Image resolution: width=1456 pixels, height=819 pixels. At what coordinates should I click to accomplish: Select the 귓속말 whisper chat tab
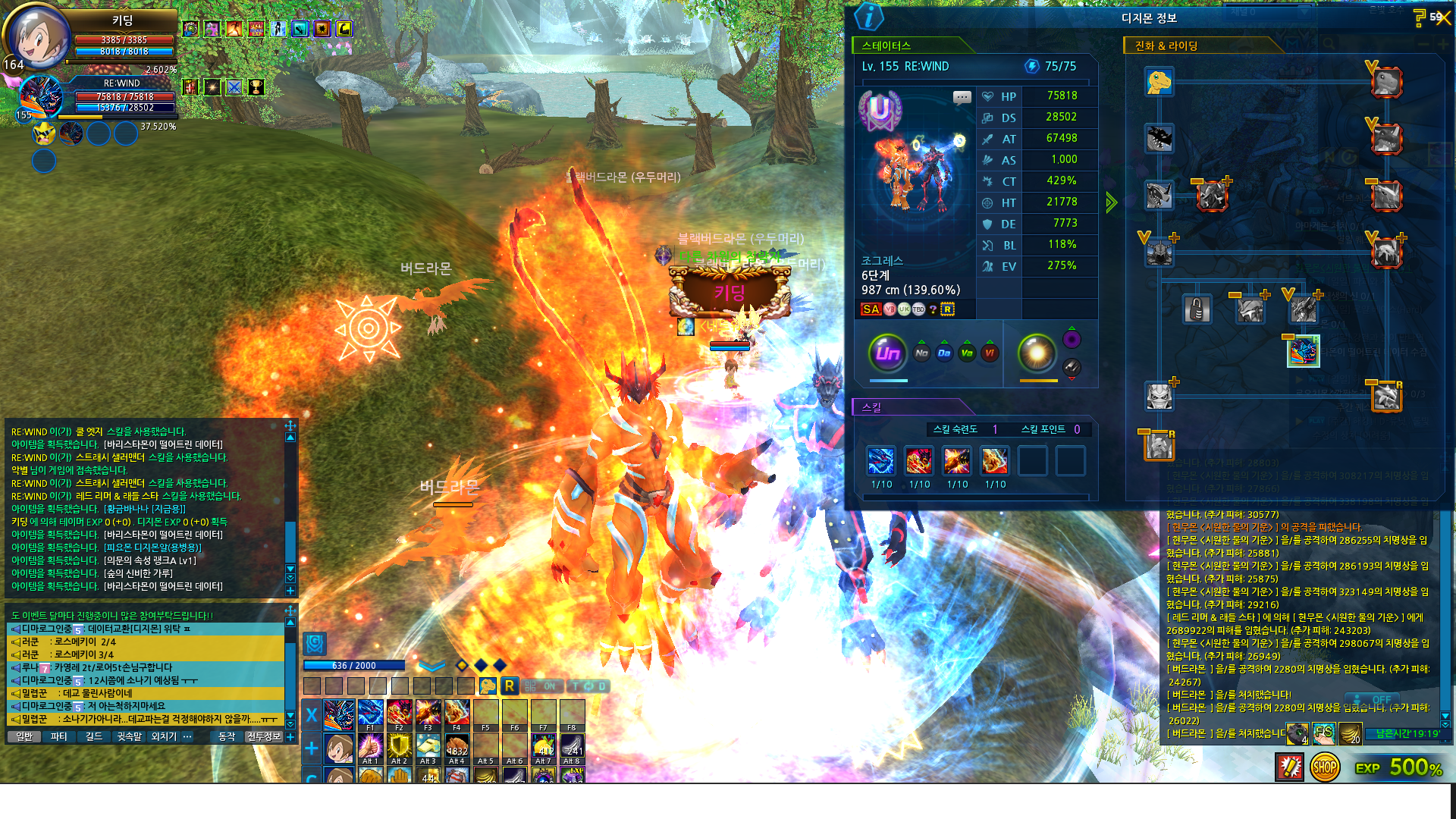(x=129, y=736)
